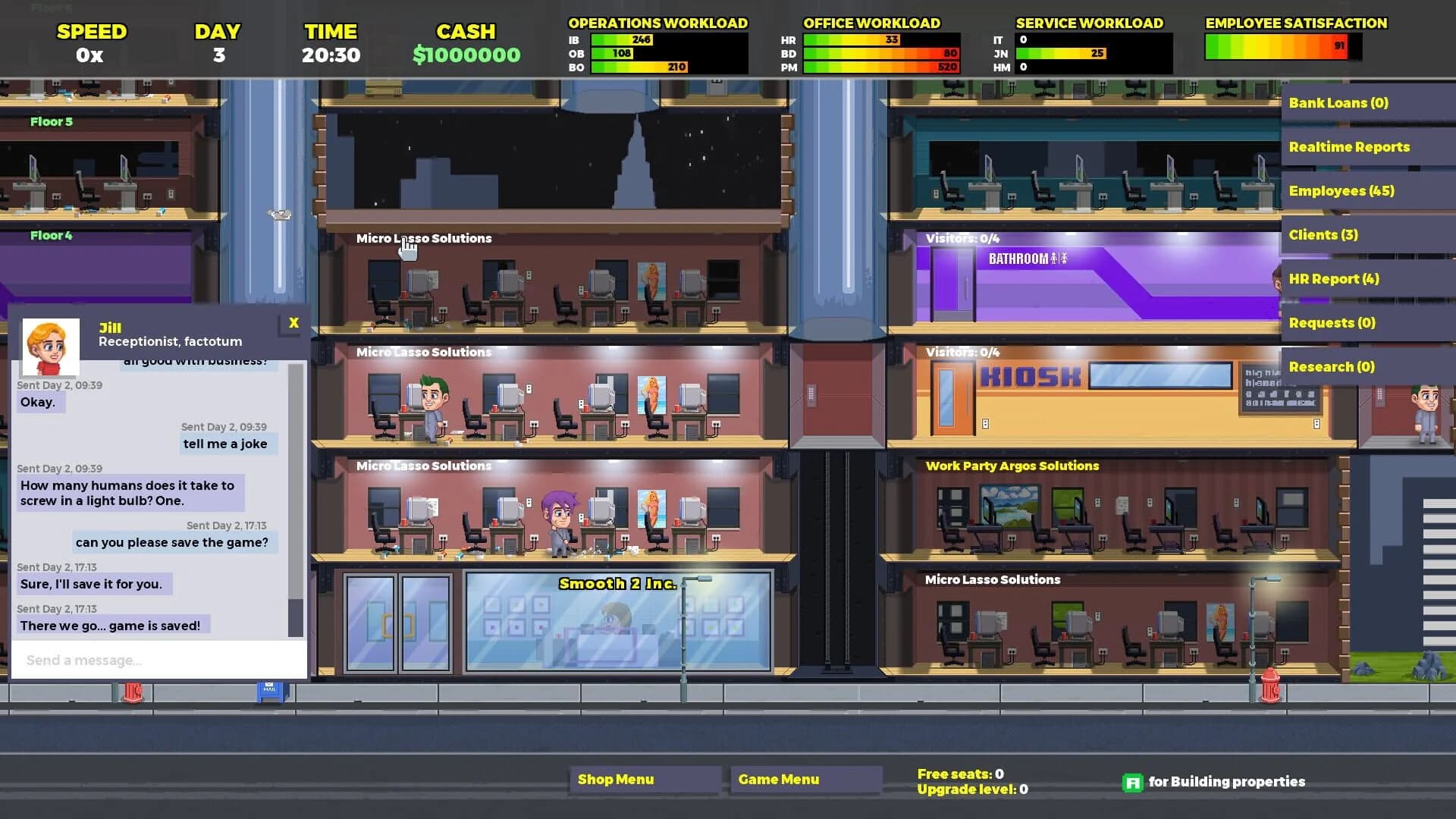View Realtime Reports
1456x819 pixels.
pos(1349,147)
